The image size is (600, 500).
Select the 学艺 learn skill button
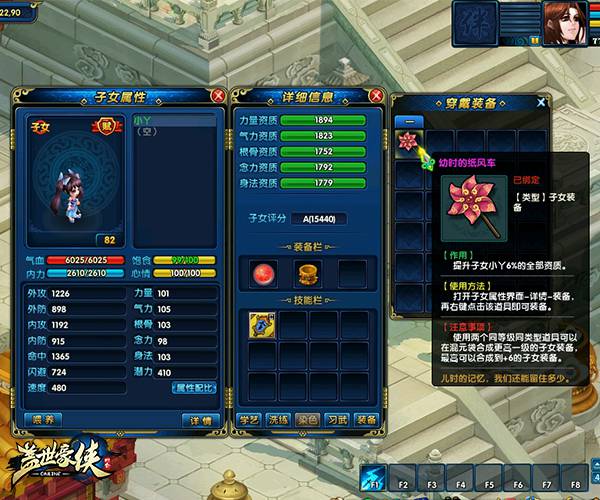[250, 419]
